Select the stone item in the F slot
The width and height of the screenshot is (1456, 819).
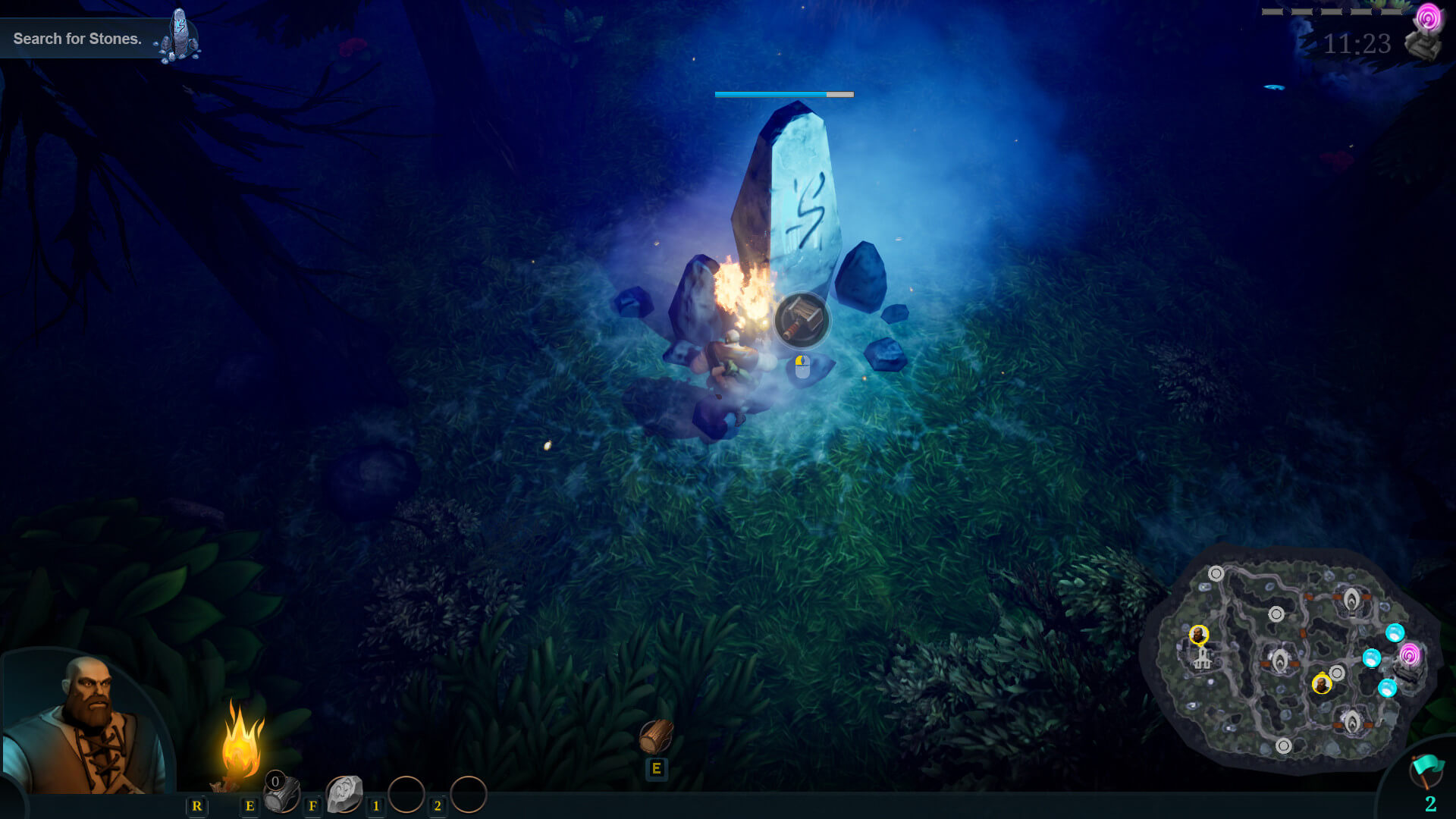click(345, 792)
